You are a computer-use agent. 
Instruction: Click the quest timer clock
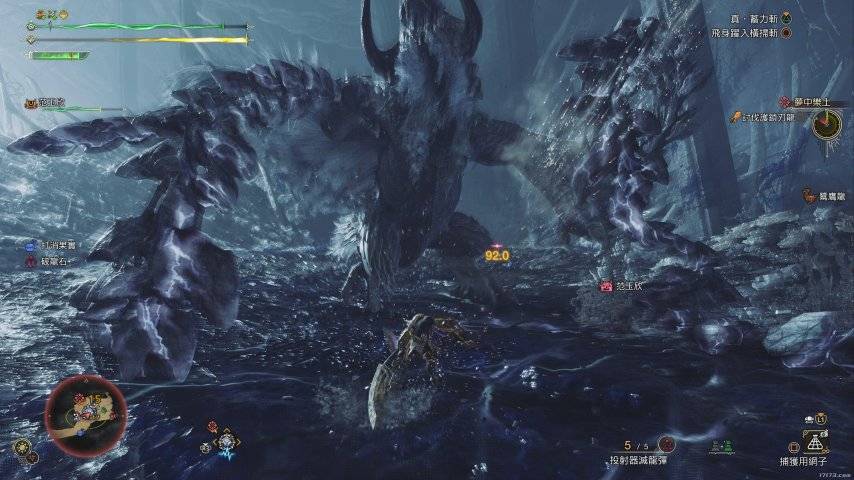click(826, 124)
